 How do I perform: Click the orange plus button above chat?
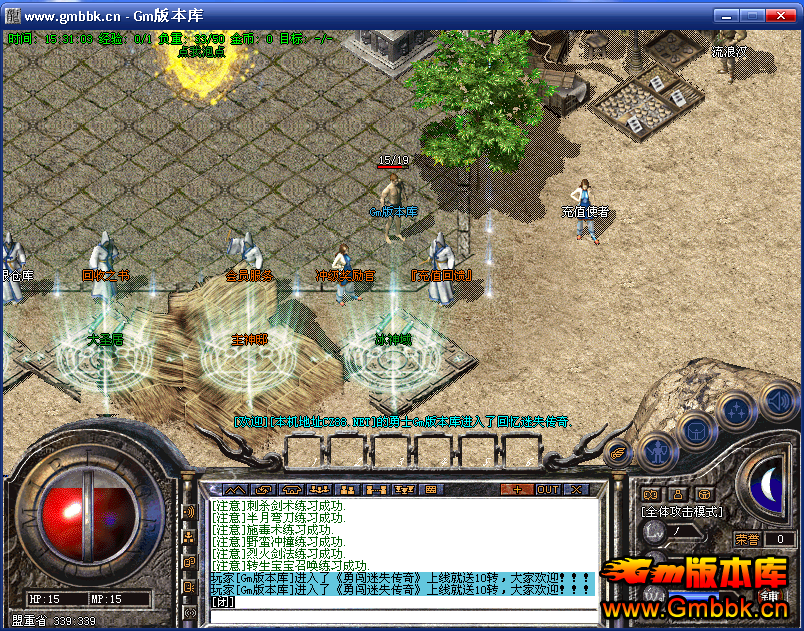click(x=517, y=489)
